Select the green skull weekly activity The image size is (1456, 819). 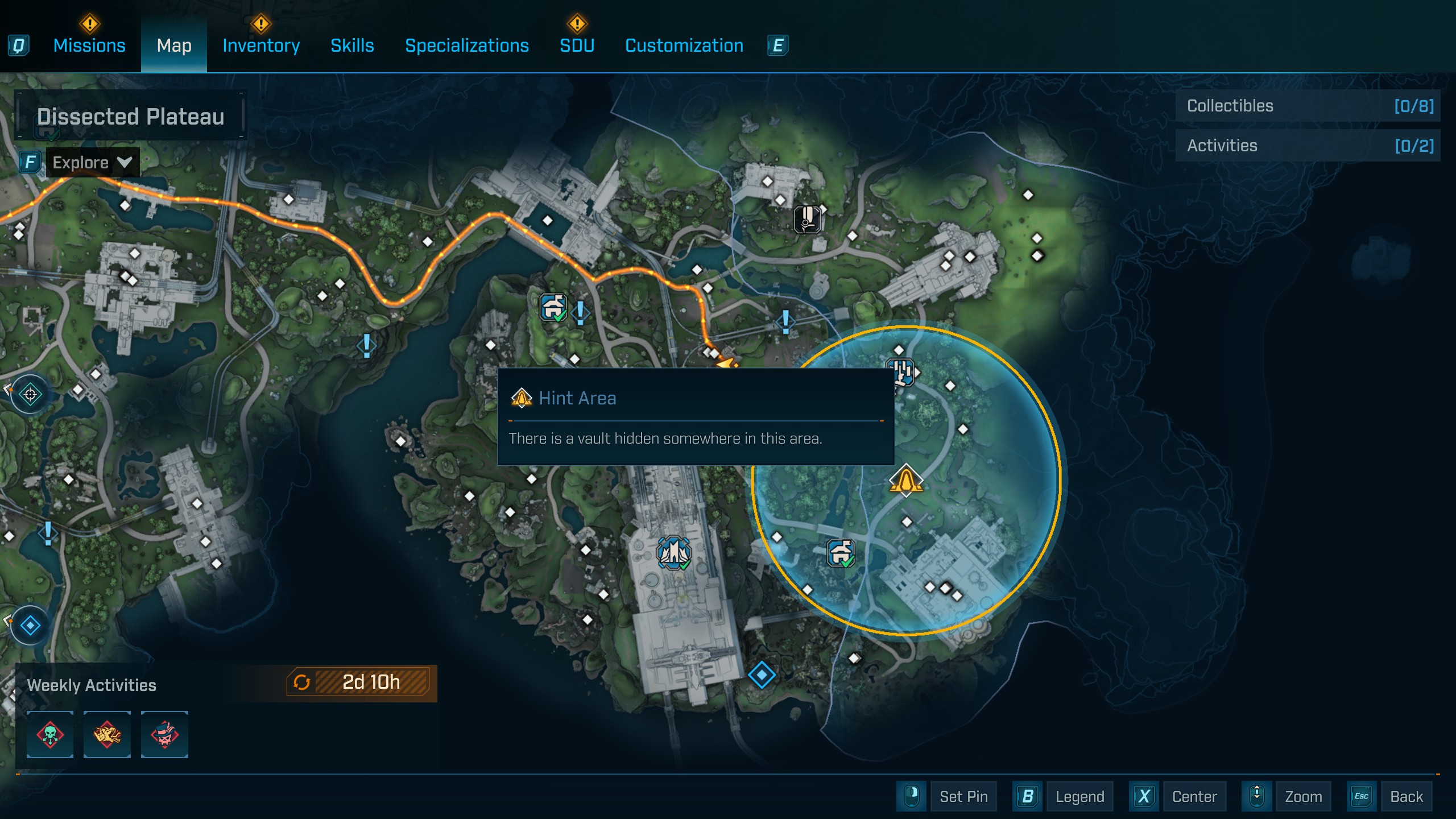pyautogui.click(x=50, y=734)
